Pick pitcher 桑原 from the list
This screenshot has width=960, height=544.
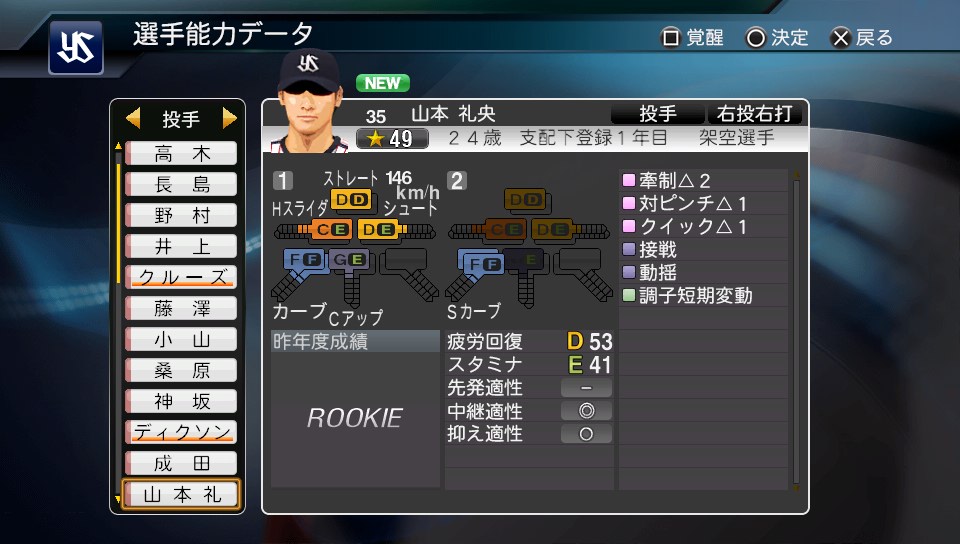181,371
